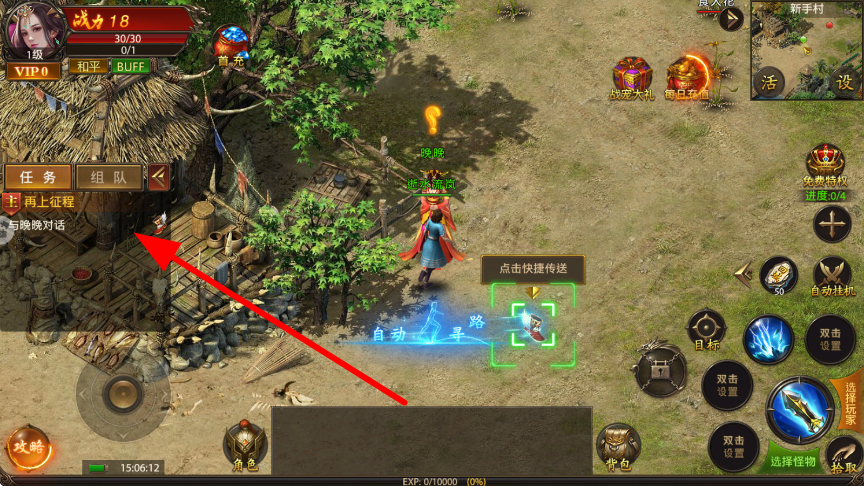Click the 设 settings button on minimap
The height and width of the screenshot is (486, 864).
point(844,82)
